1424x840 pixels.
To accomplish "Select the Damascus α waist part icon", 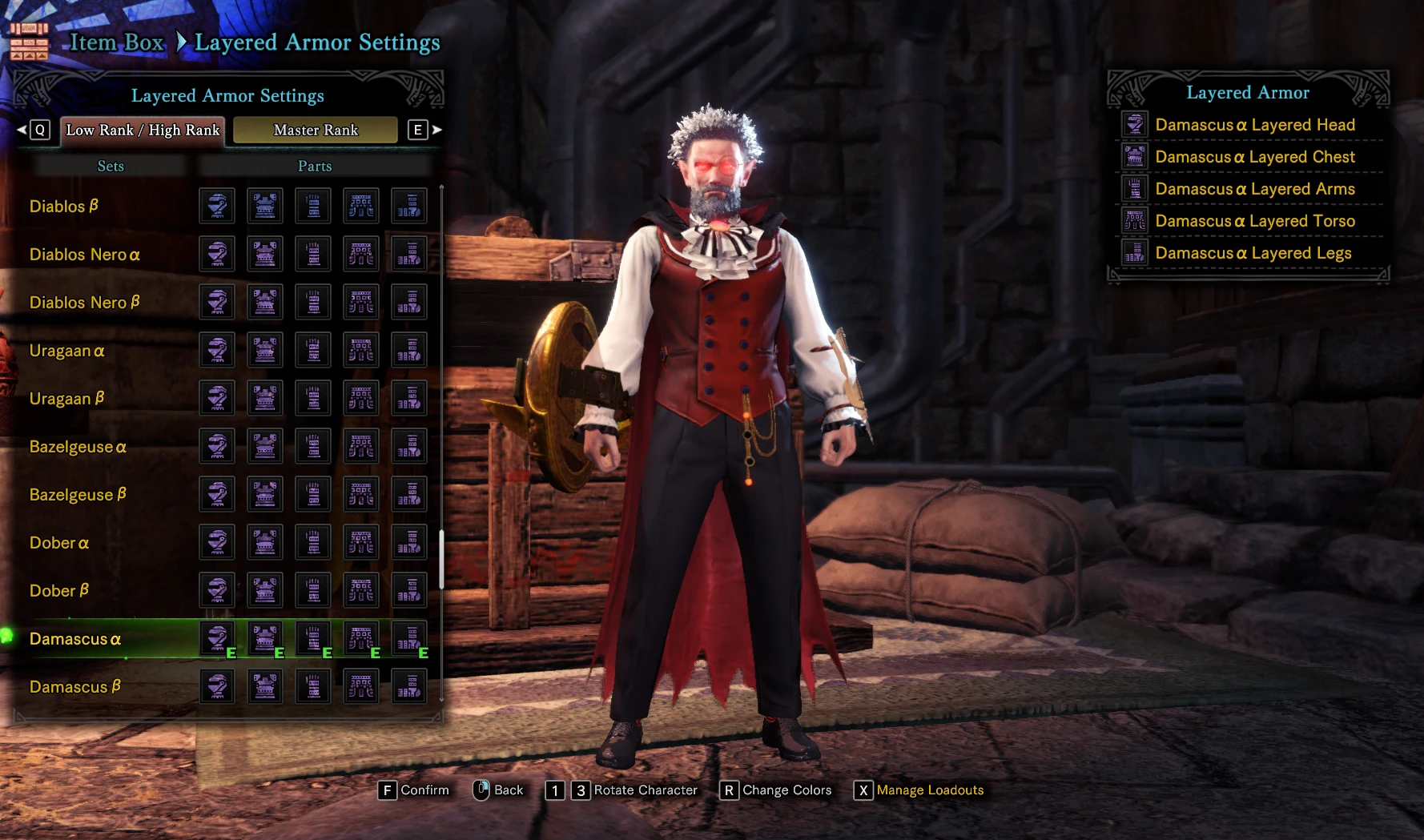I will click(x=361, y=638).
